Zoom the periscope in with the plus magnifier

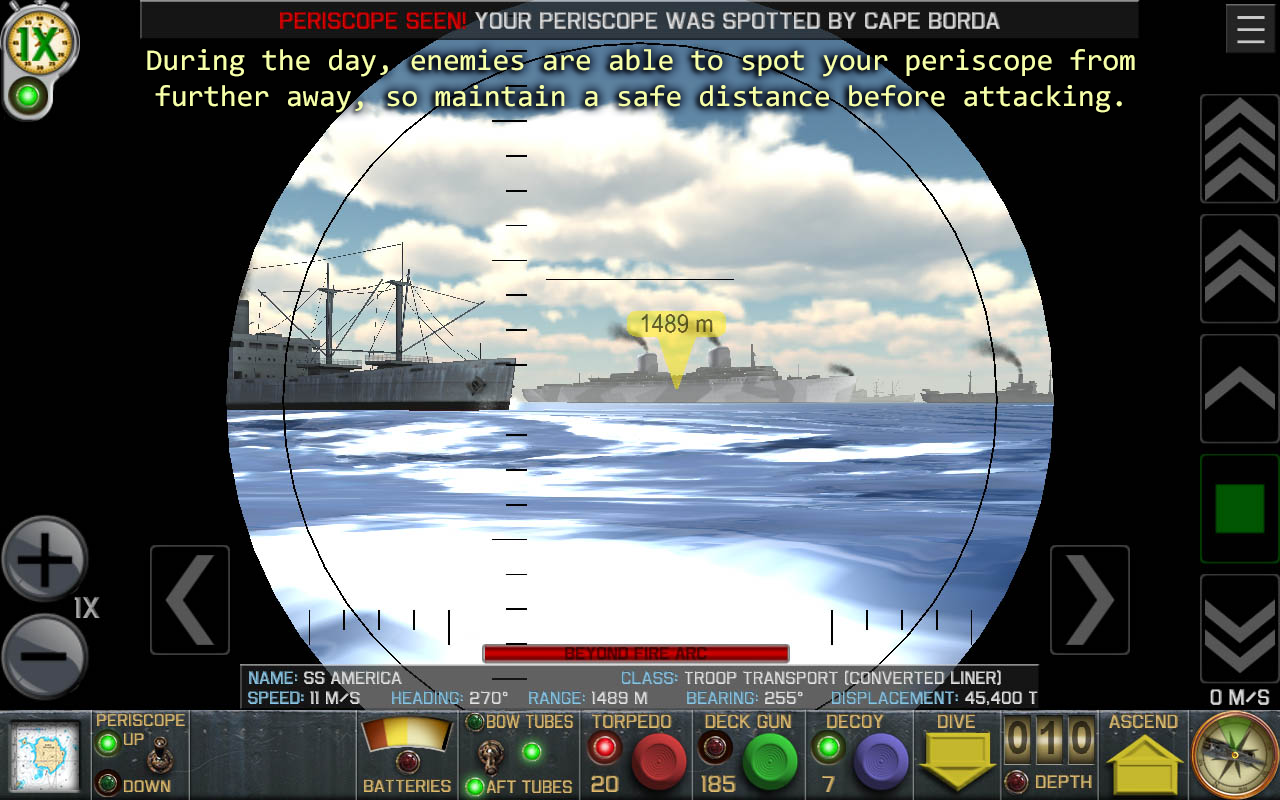(44, 558)
